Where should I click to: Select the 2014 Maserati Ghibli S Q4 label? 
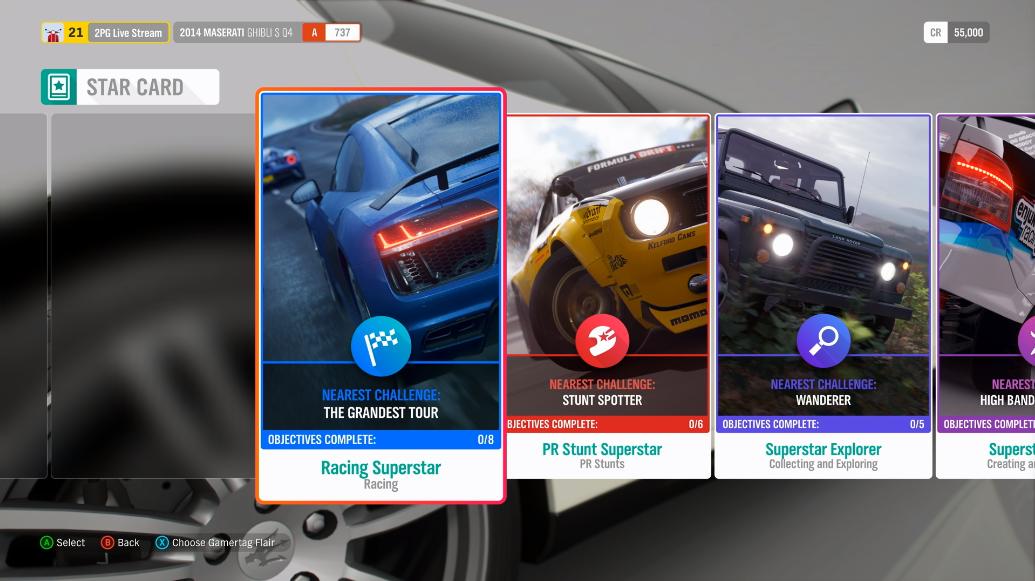tap(236, 33)
